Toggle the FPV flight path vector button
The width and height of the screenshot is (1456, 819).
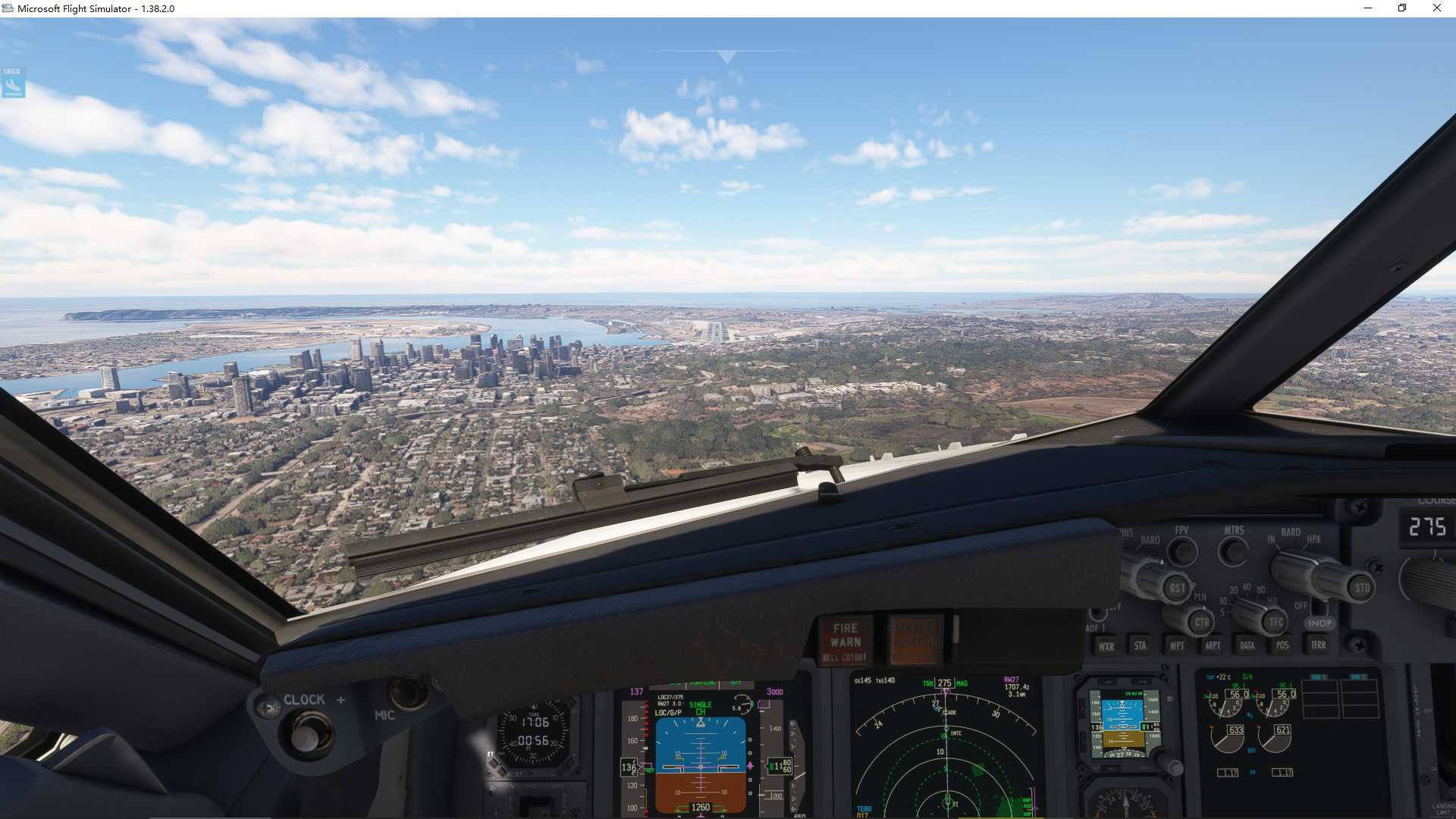tap(1181, 551)
